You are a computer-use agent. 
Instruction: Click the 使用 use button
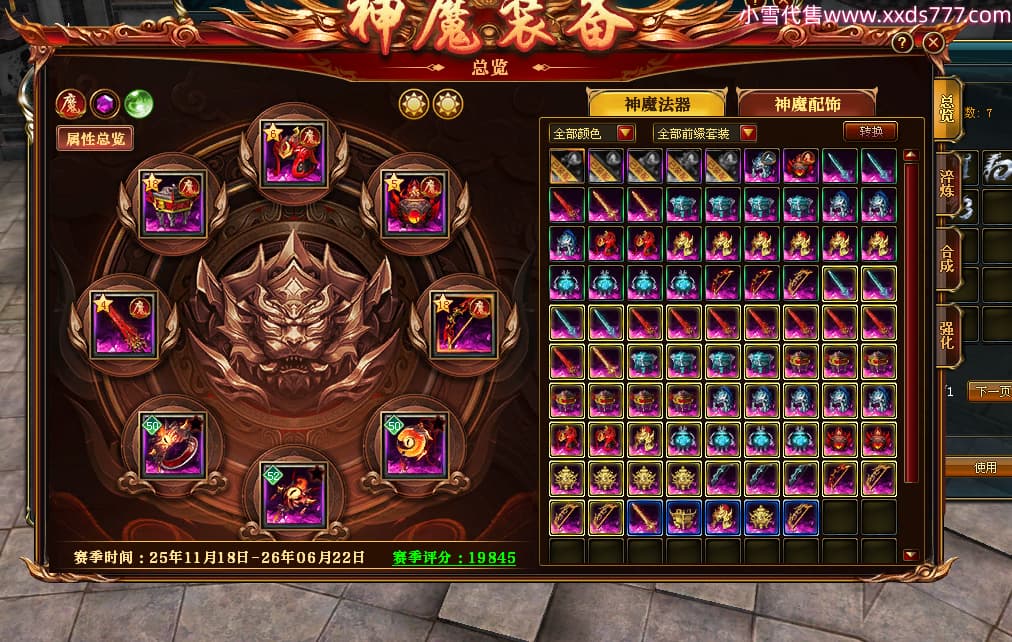point(985,468)
